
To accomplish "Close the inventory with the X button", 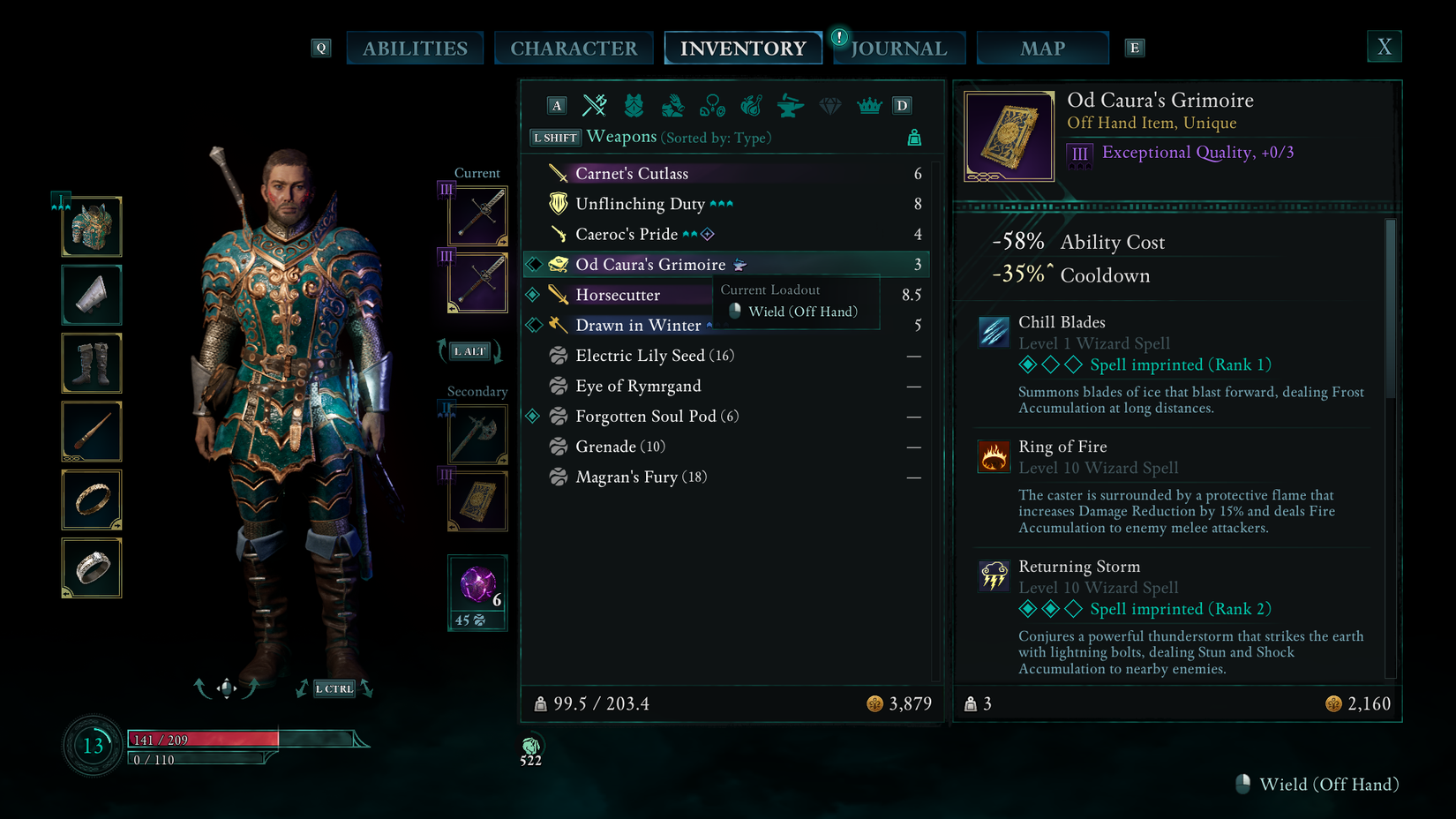I will (1384, 47).
